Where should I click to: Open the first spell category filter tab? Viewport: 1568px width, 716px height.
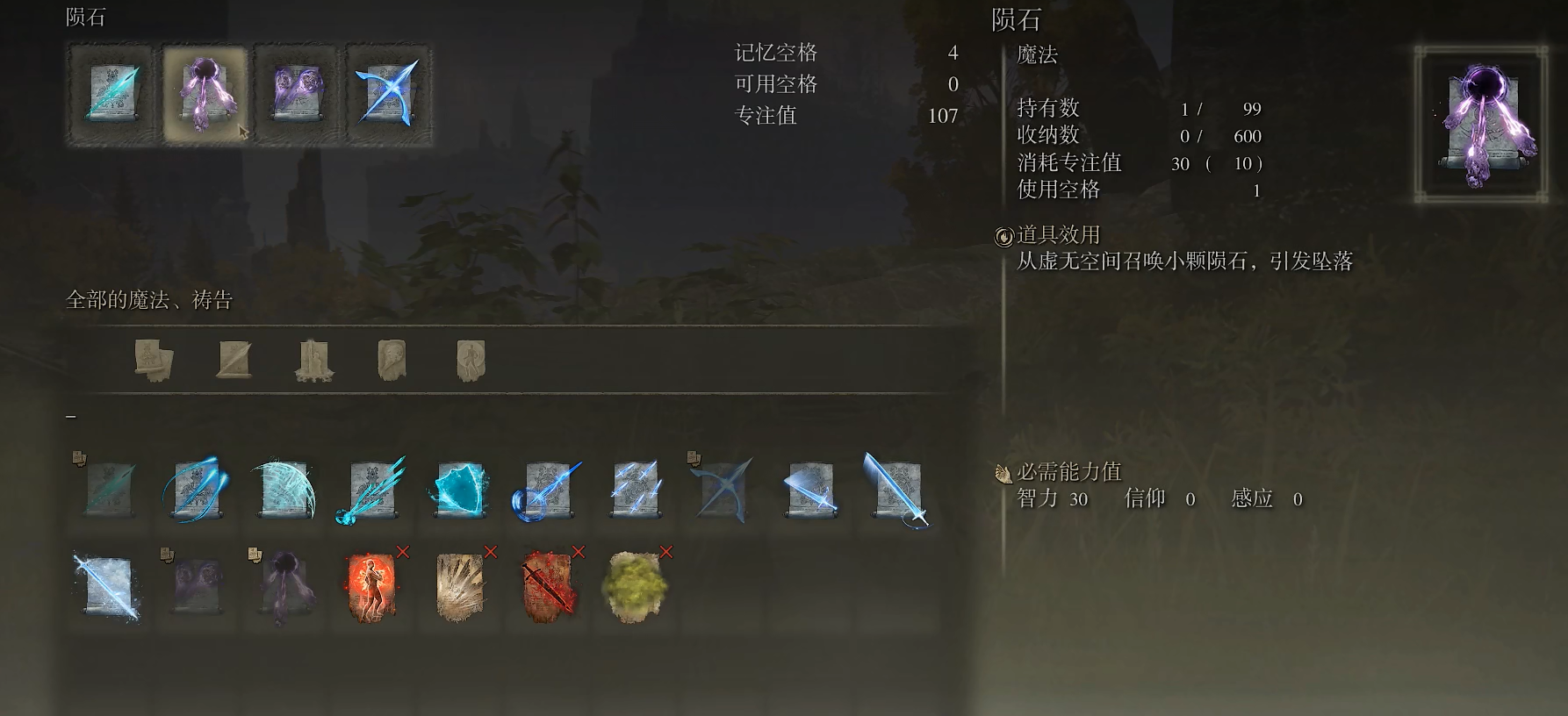(x=154, y=360)
